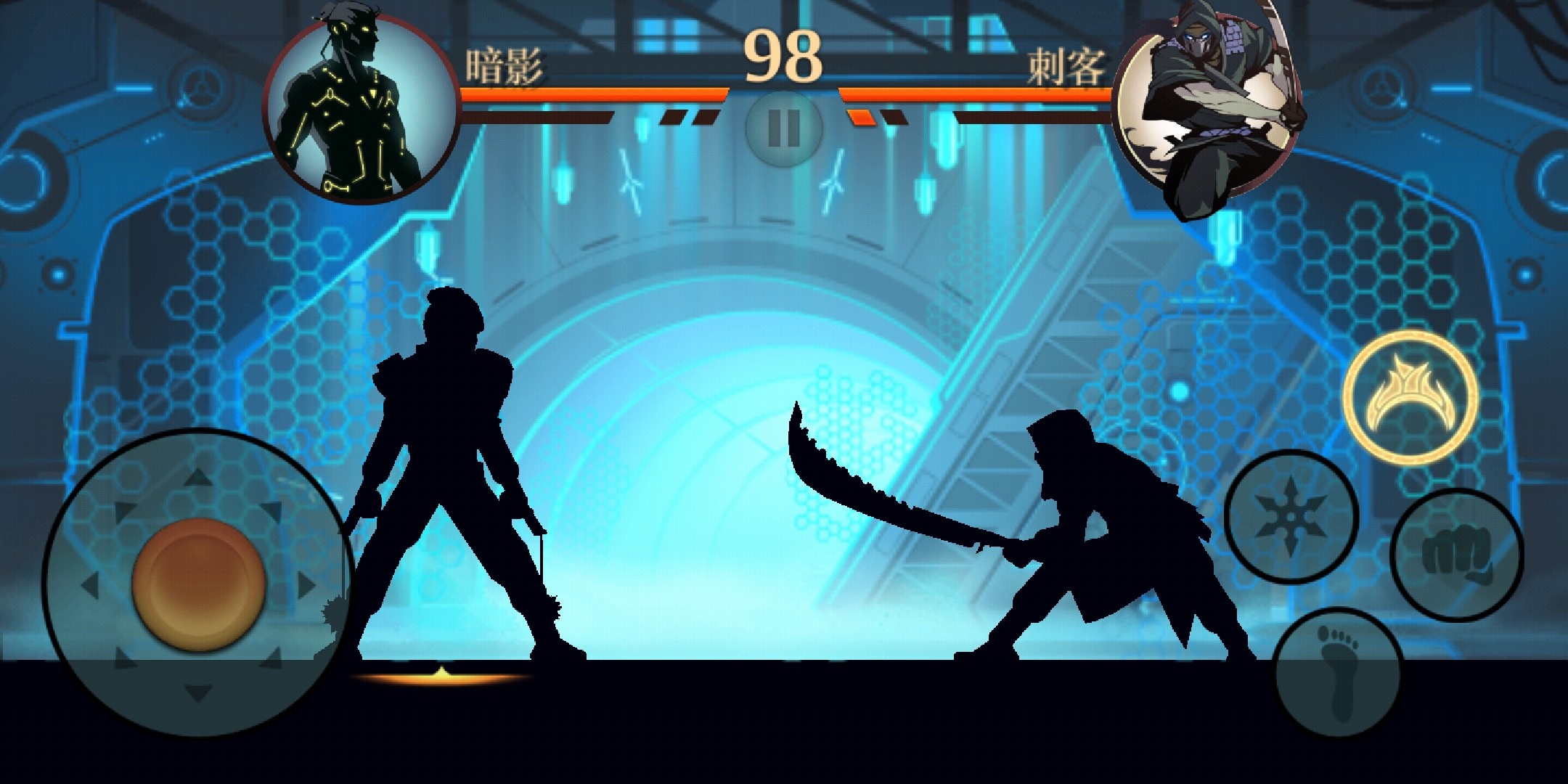Tap the joystick's left arrow
The height and width of the screenshot is (784, 1568).
[89, 585]
